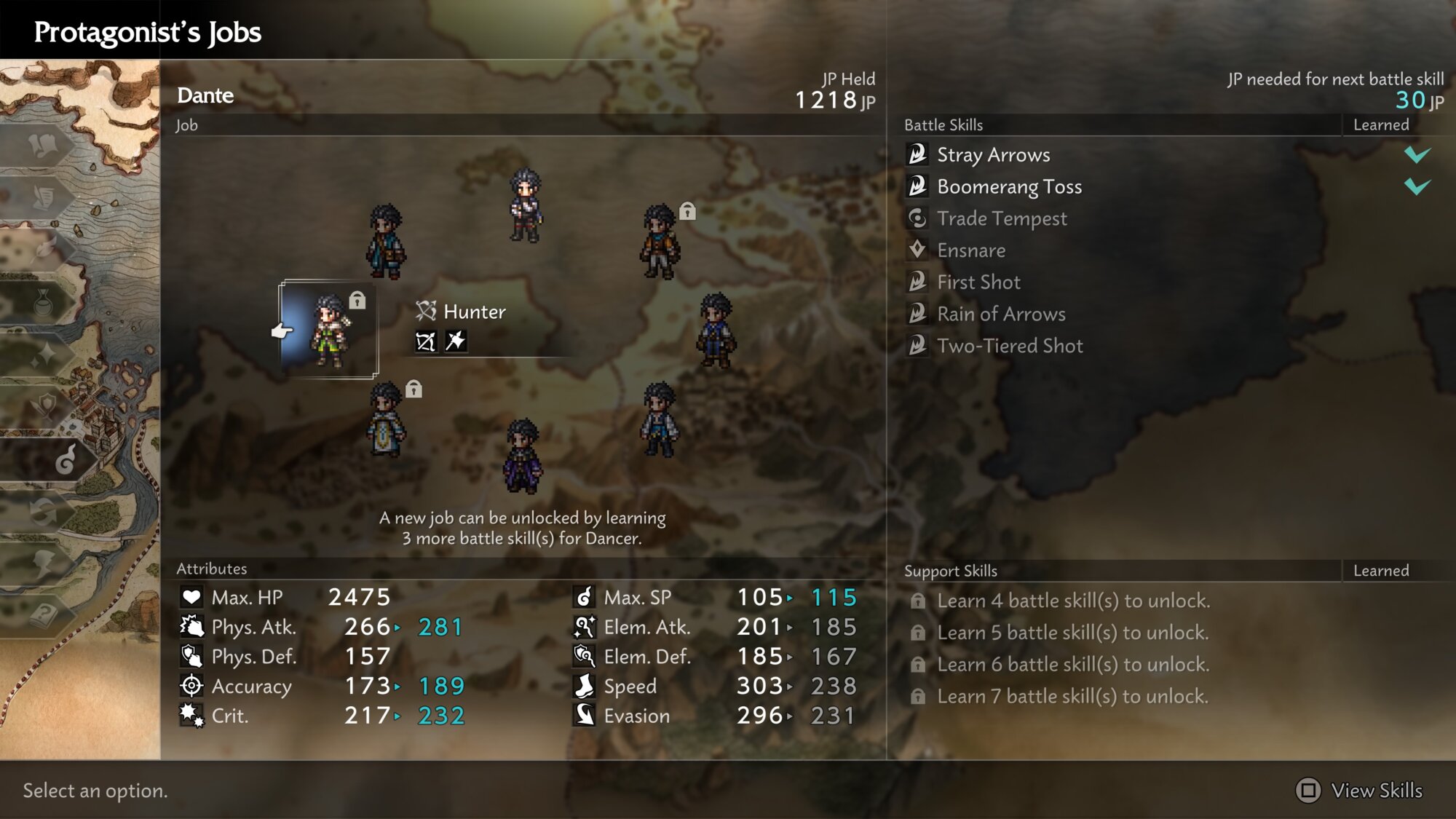Select the locked white-and-gold robed job
The width and height of the screenshot is (1456, 819).
click(x=386, y=420)
